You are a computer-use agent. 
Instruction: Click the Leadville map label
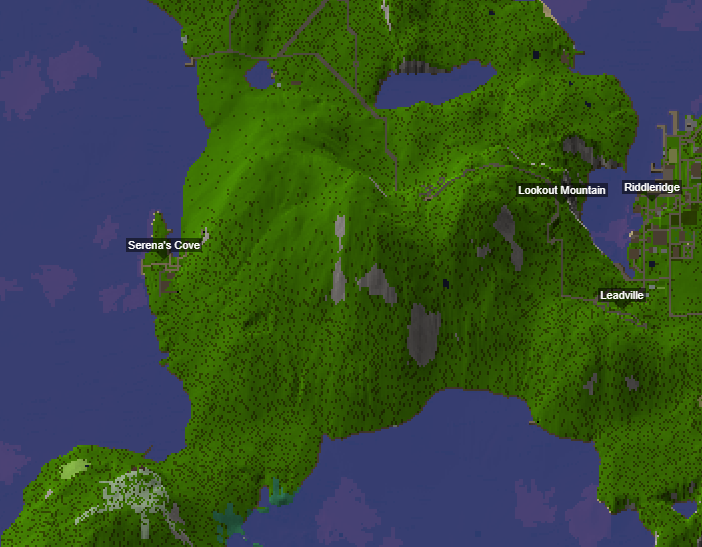pyautogui.click(x=622, y=295)
